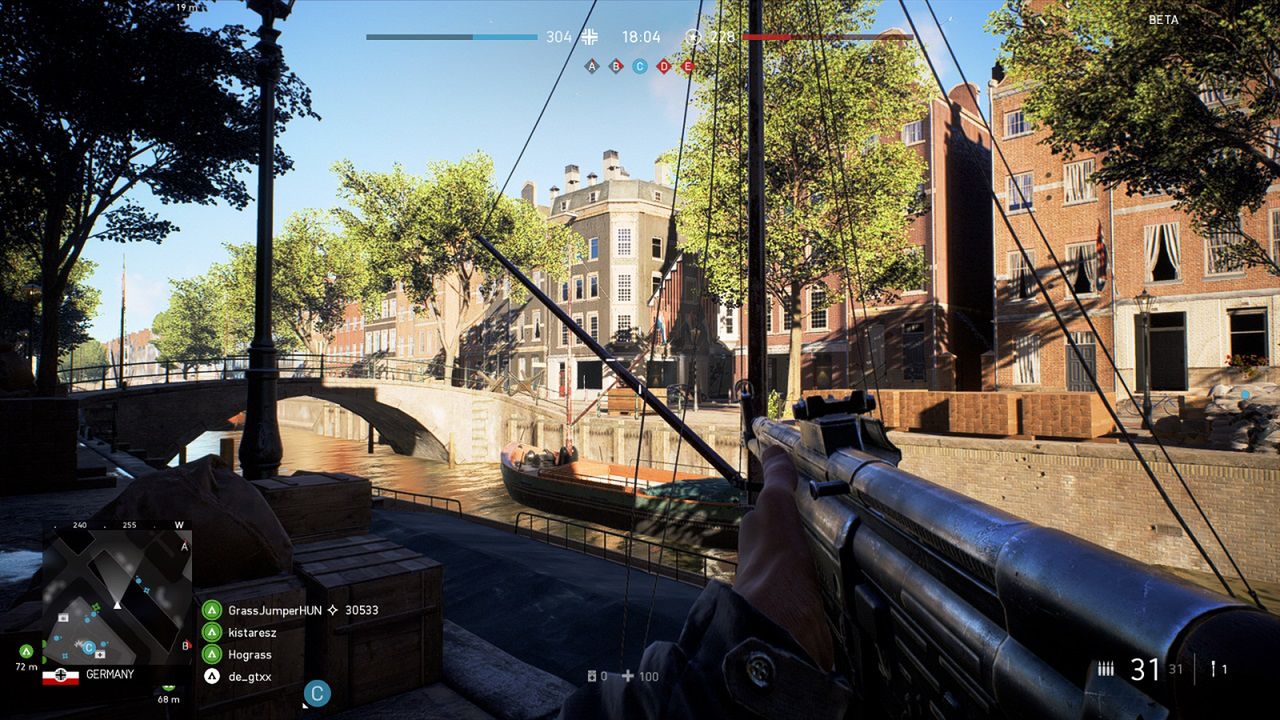Select squad member Hograss
Image resolution: width=1280 pixels, height=720 pixels.
point(248,654)
